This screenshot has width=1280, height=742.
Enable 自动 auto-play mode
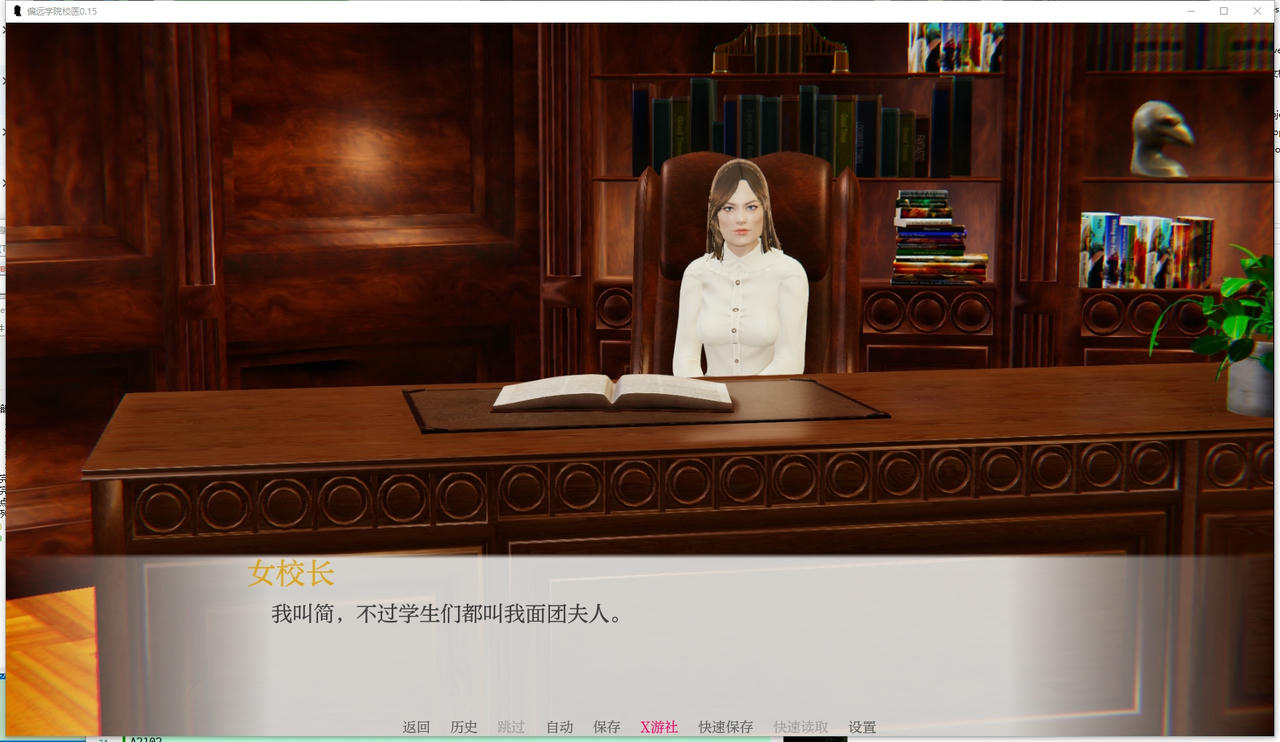(559, 727)
